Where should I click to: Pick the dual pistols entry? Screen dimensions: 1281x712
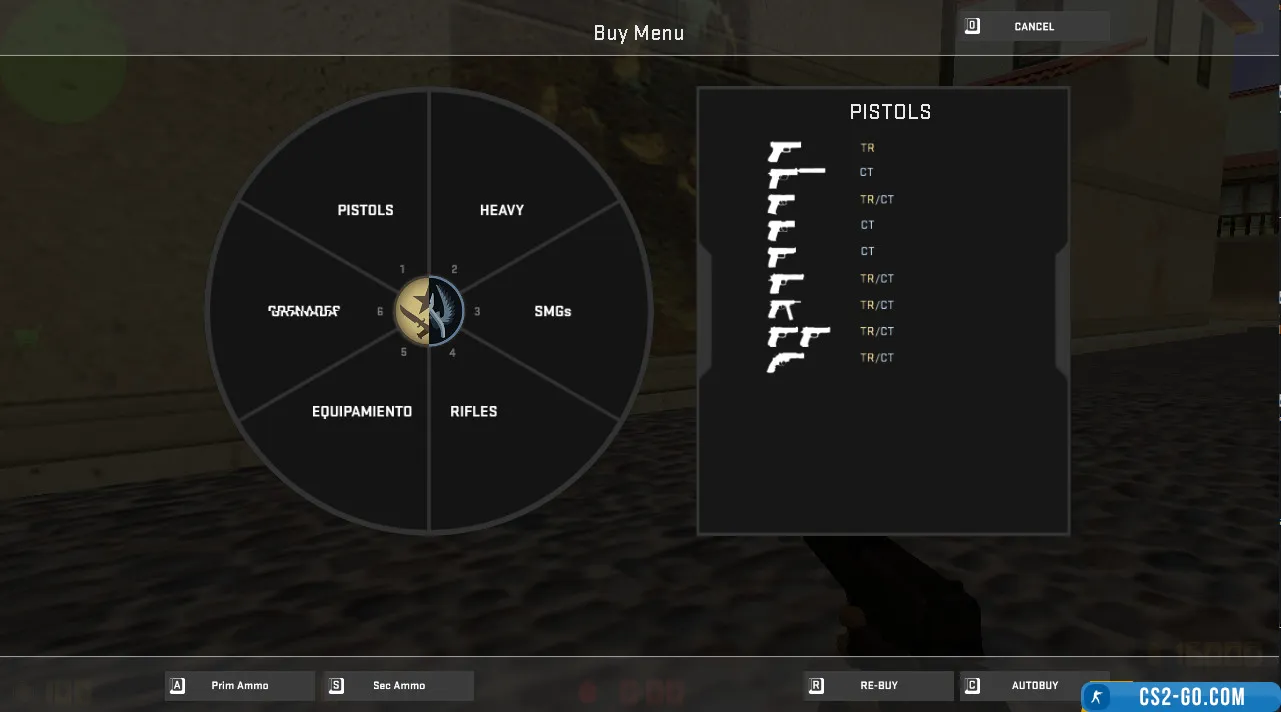[798, 333]
